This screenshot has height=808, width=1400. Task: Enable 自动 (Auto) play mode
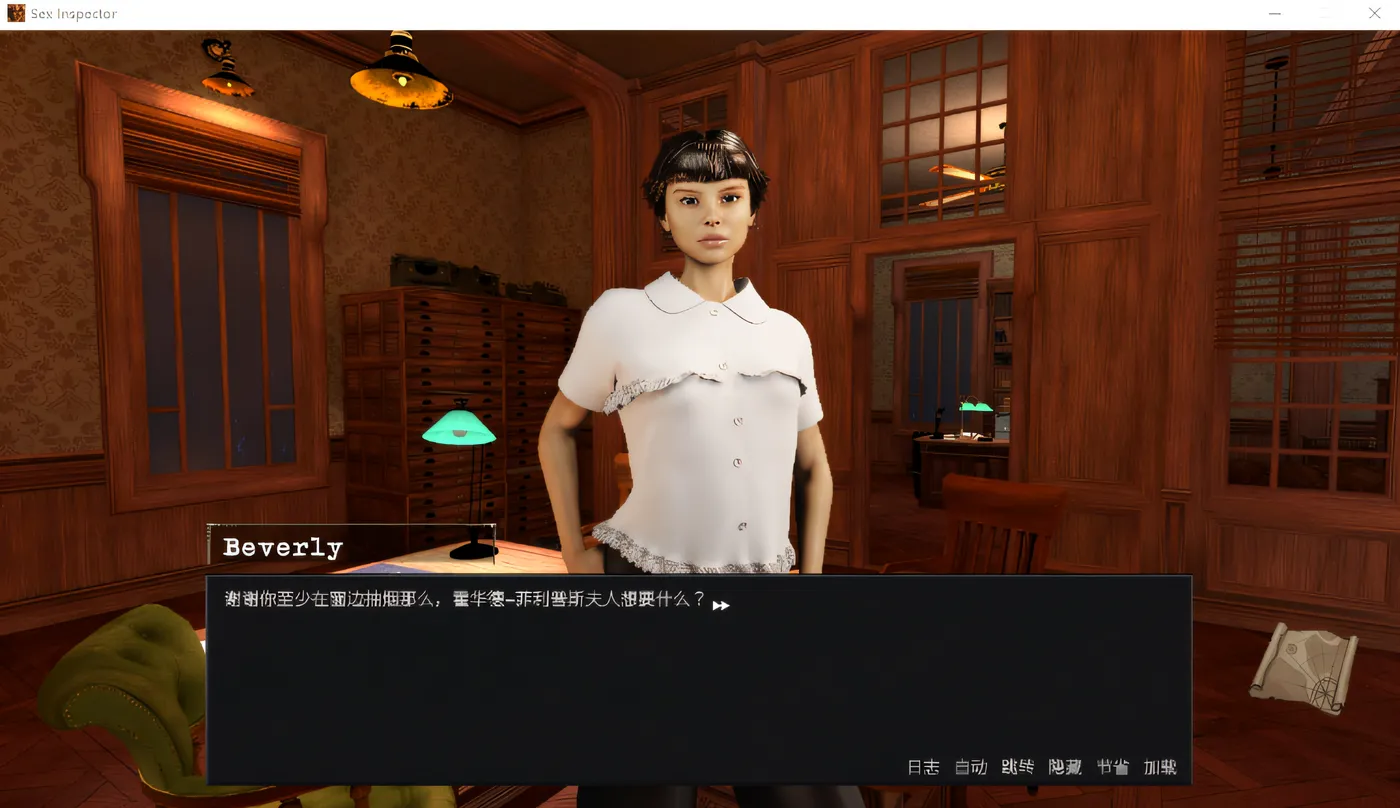(970, 767)
